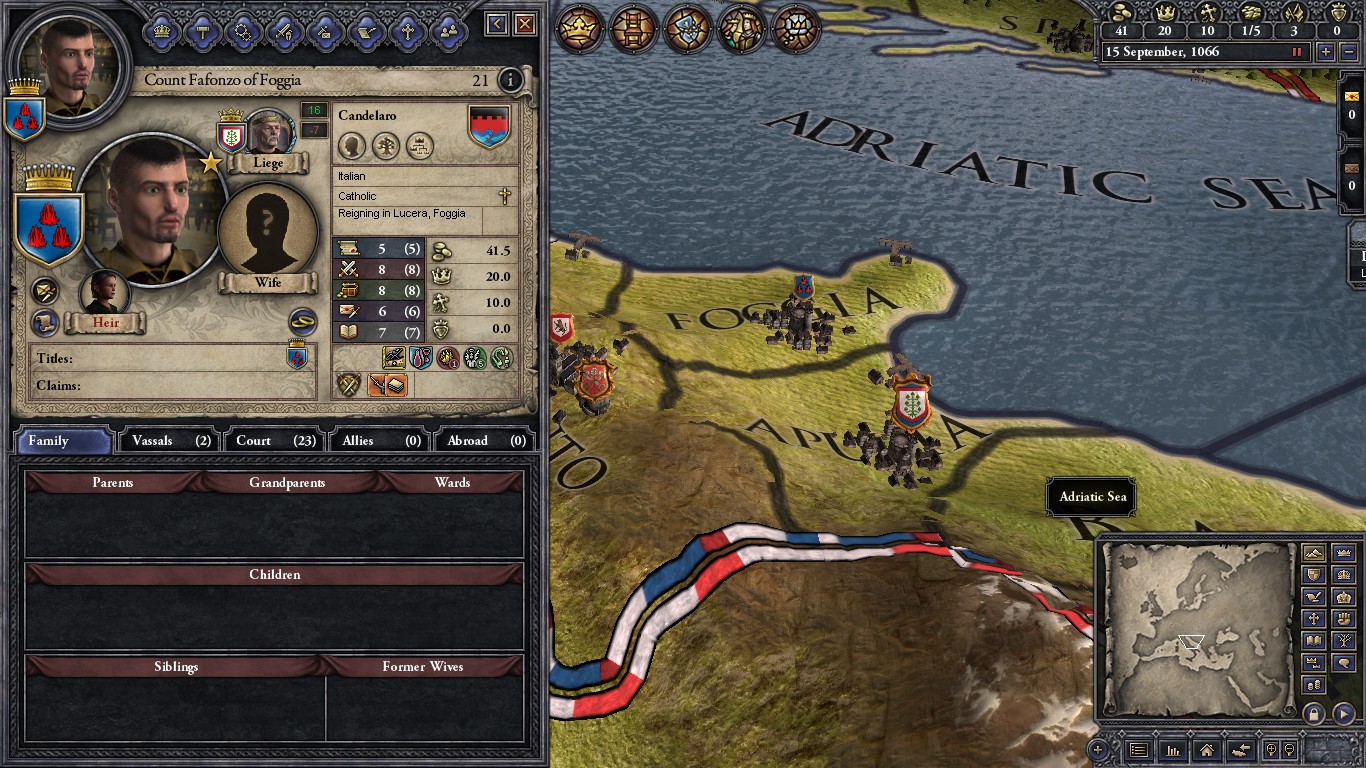The image size is (1366, 768).
Task: Close the character panel with the X
Action: [525, 25]
